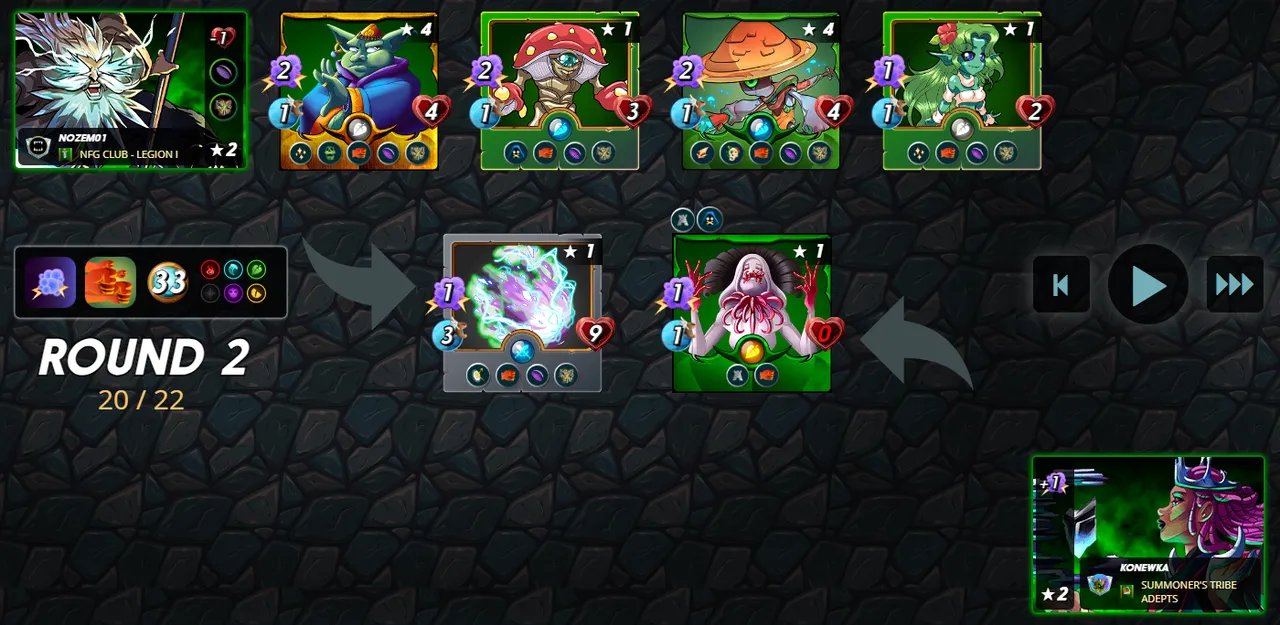Show the purple magic burst ruleset
The width and height of the screenshot is (1280, 625).
pos(51,283)
